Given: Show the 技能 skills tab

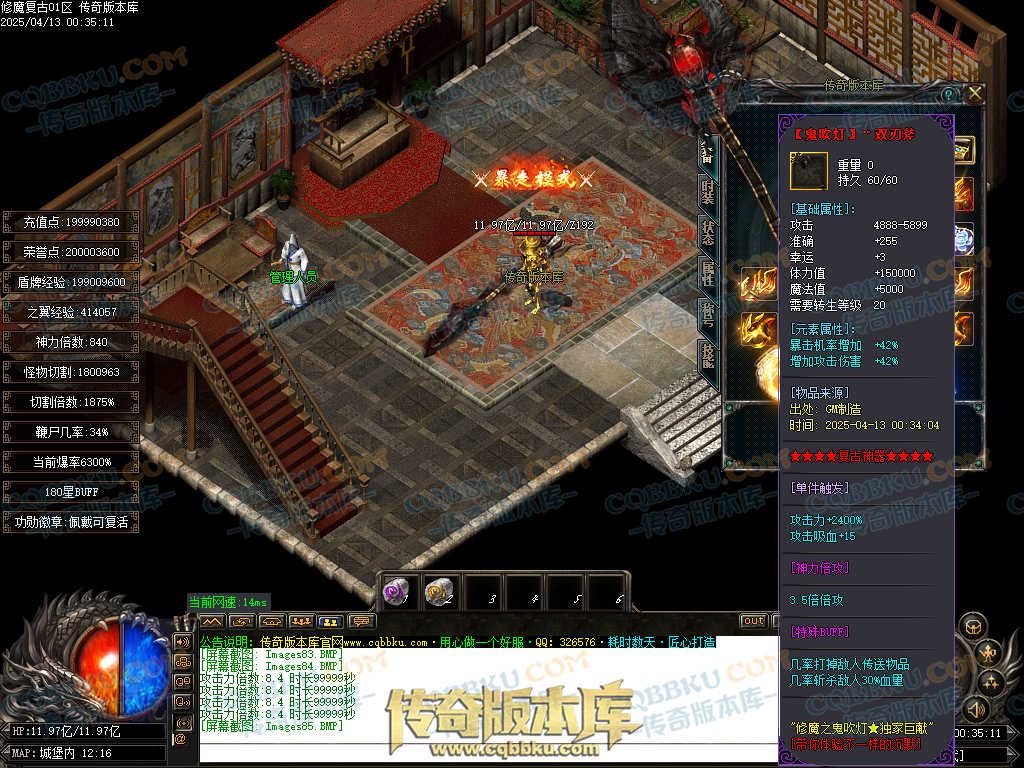Looking at the screenshot, I should tap(707, 357).
